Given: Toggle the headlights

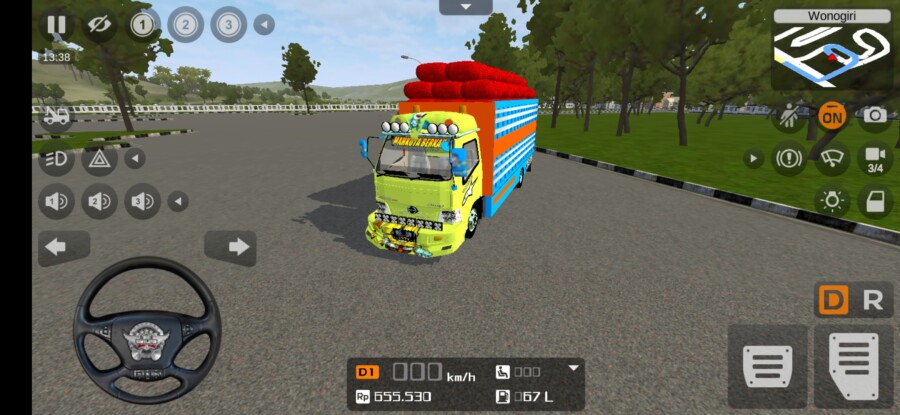Looking at the screenshot, I should point(56,158).
